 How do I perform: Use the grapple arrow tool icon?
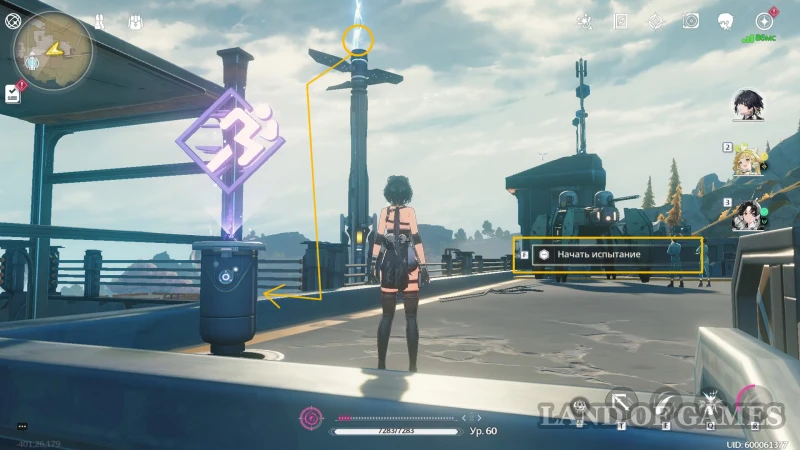pyautogui.click(x=623, y=405)
